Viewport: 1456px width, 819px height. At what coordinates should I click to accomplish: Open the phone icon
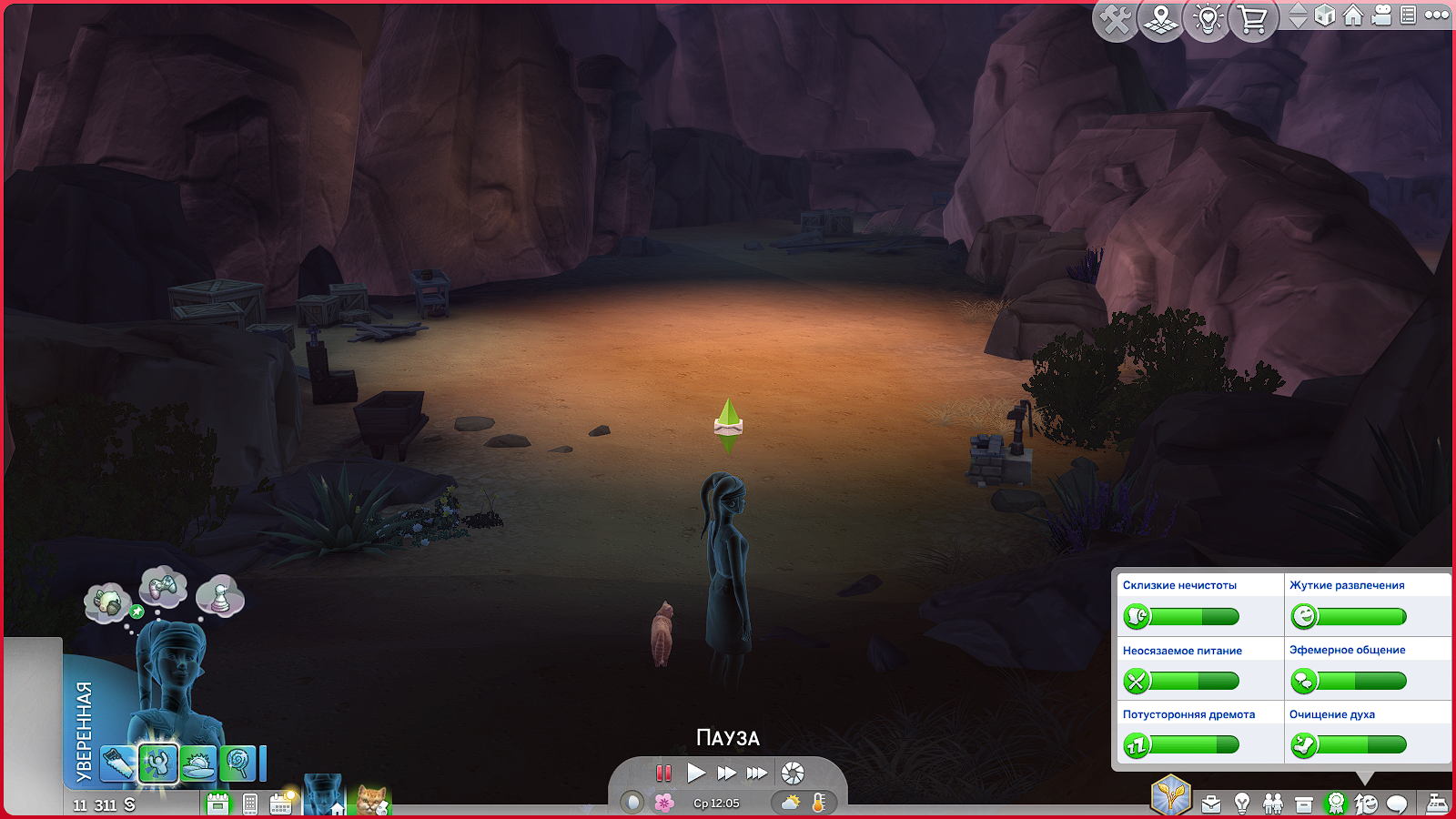(x=250, y=804)
